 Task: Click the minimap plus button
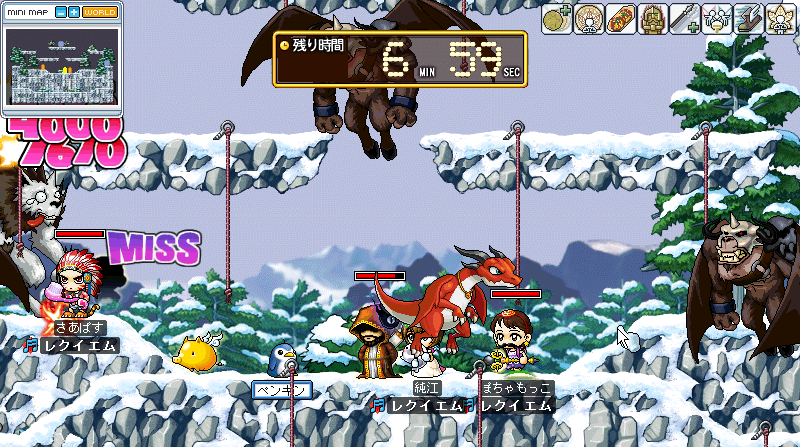pos(74,12)
